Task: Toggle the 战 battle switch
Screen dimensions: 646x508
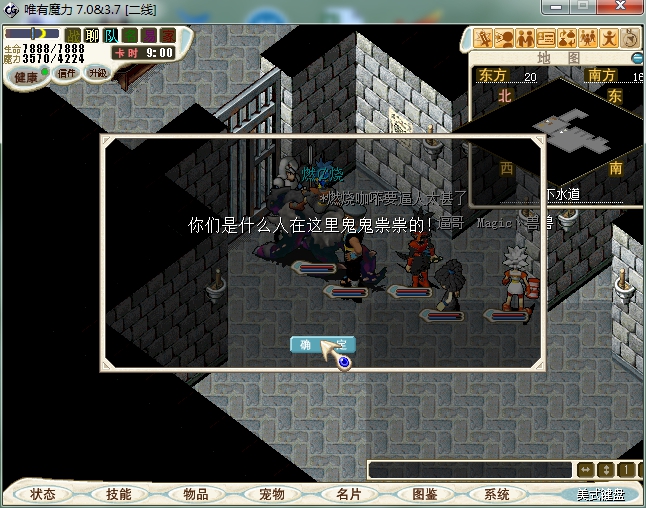Action: coord(74,36)
